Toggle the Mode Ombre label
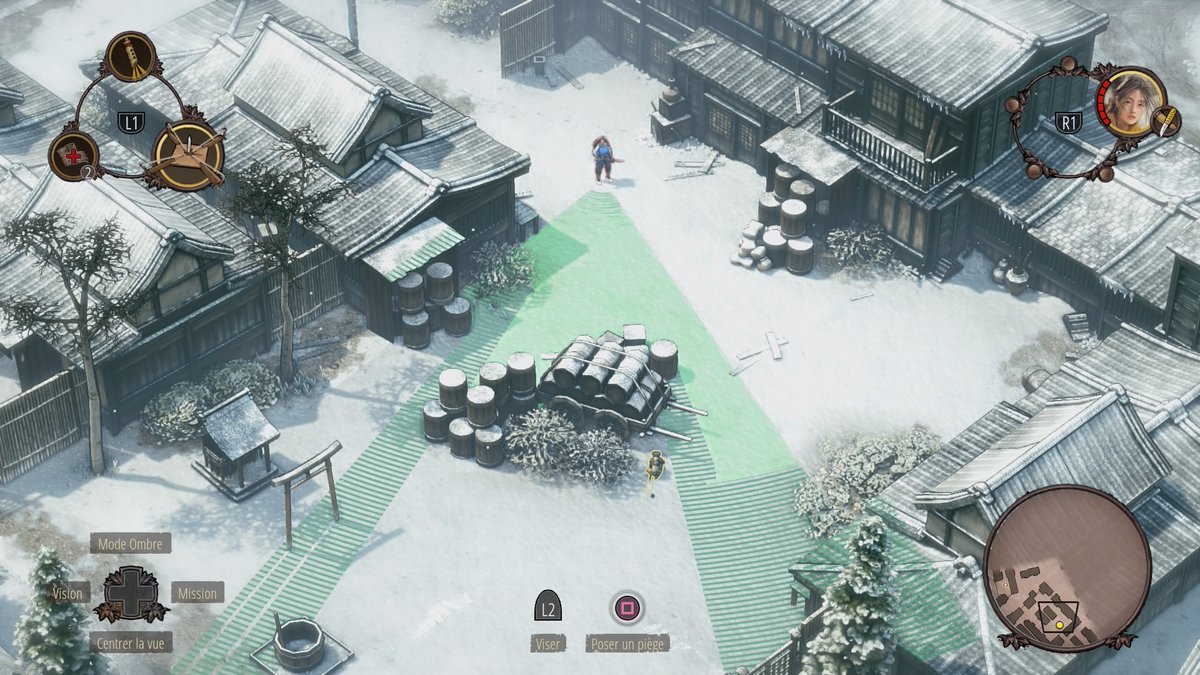Screen dimensions: 1200x675 point(130,544)
